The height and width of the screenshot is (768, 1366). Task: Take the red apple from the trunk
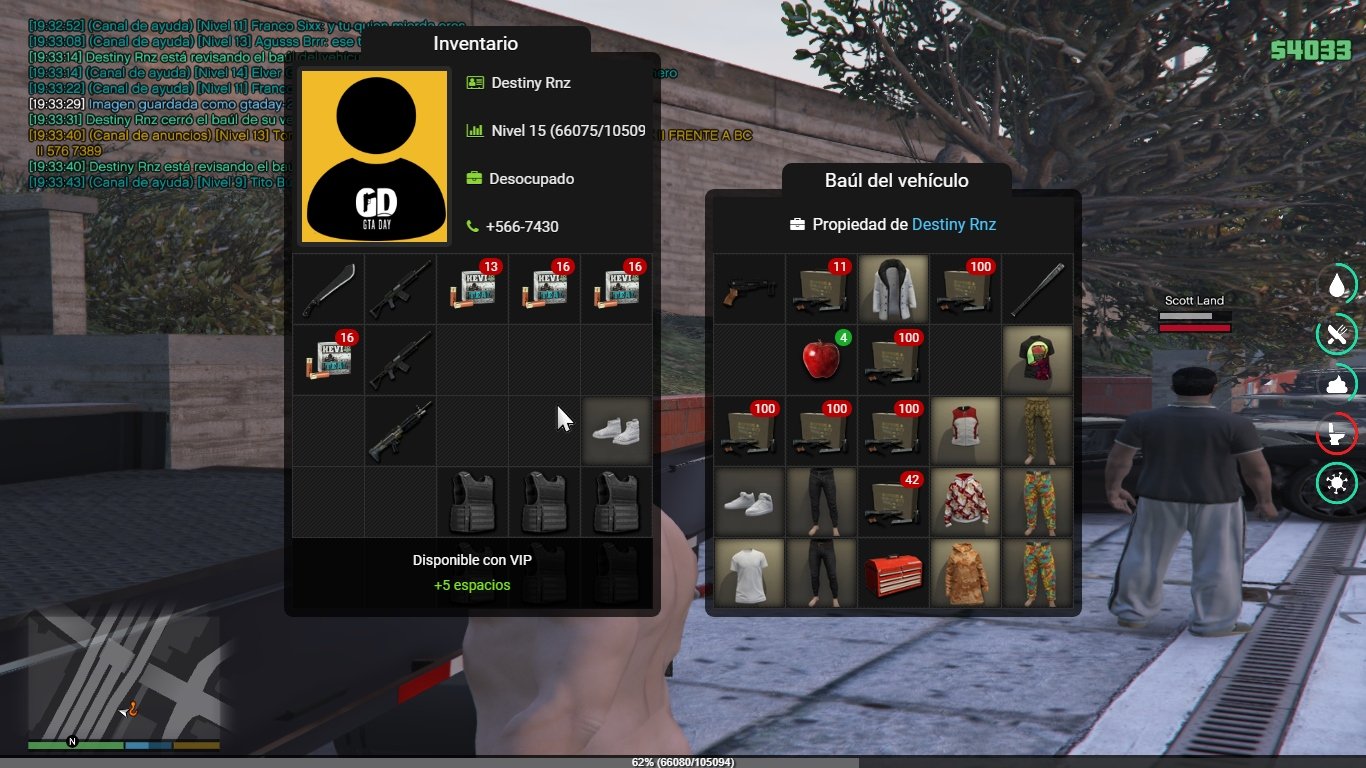tap(821, 359)
